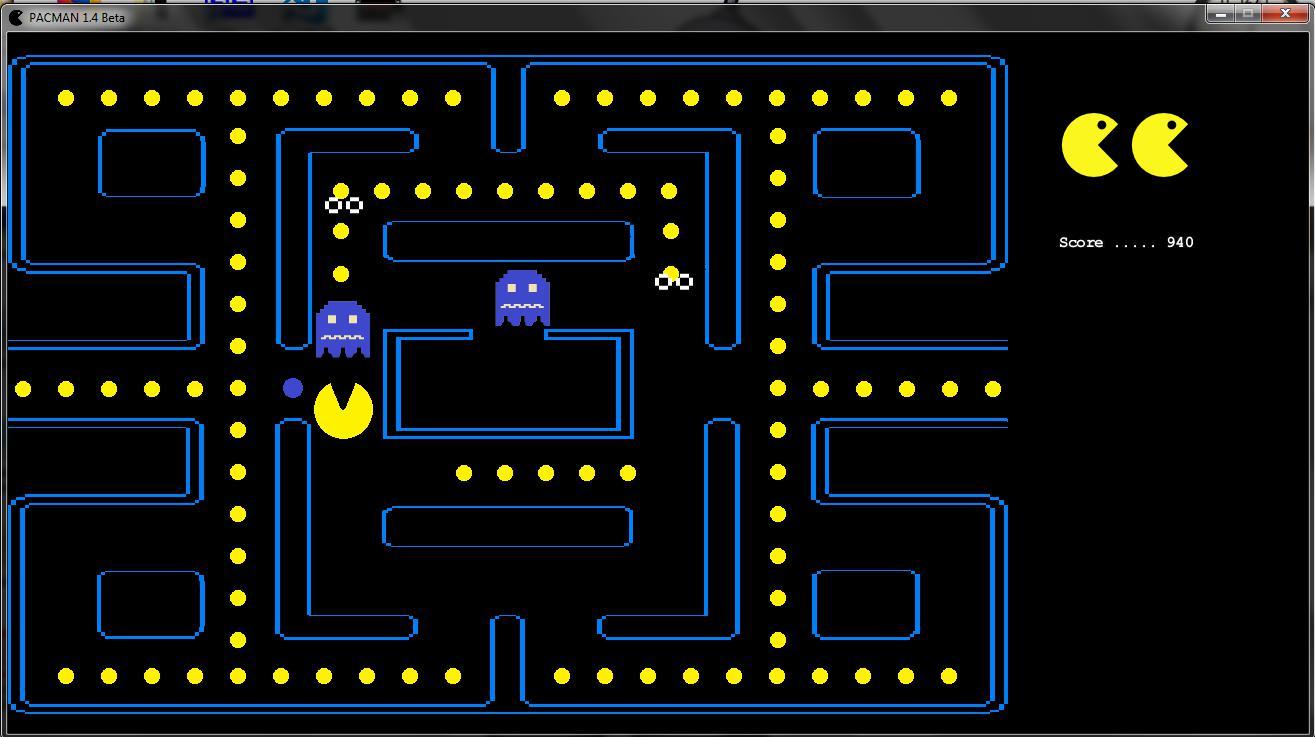Click the maximize button on the window
This screenshot has height=737, width=1315.
[1246, 13]
